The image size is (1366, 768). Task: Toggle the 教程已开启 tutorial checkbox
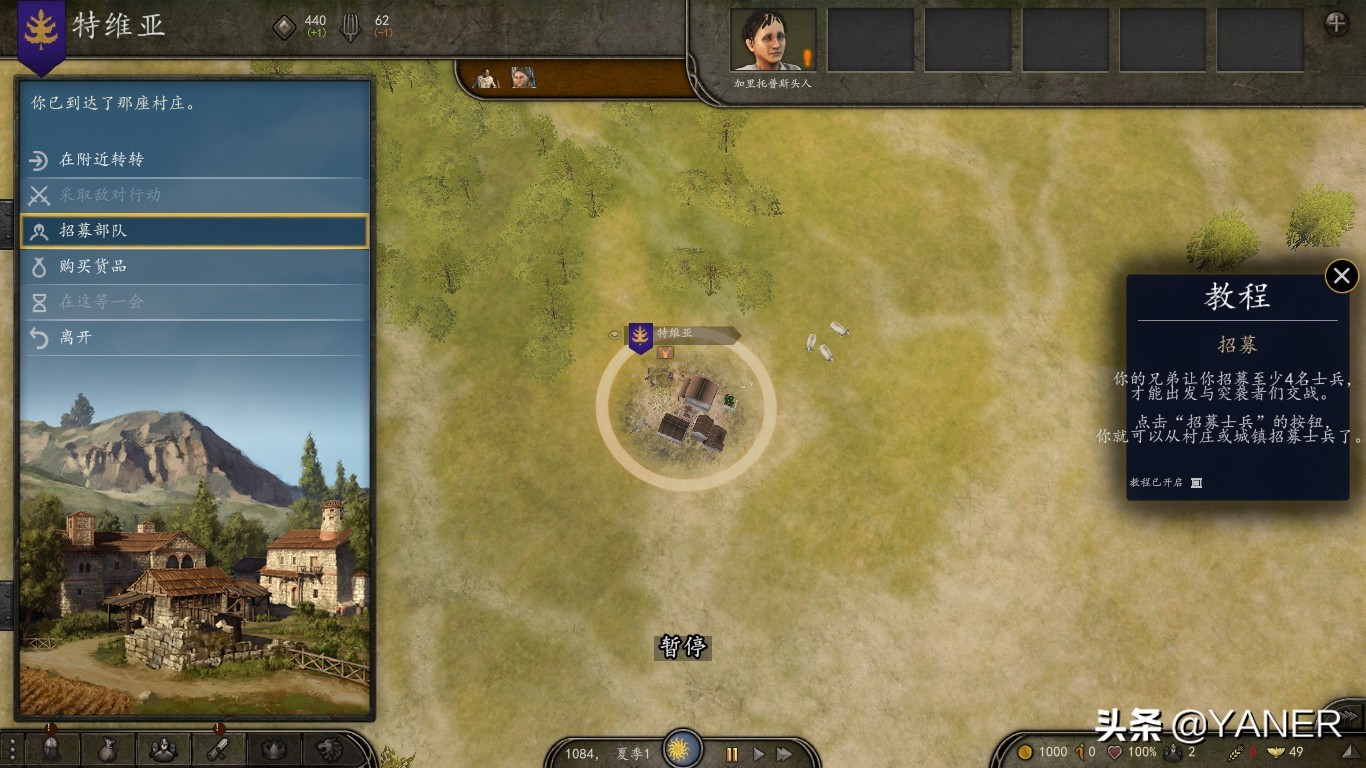click(1196, 483)
